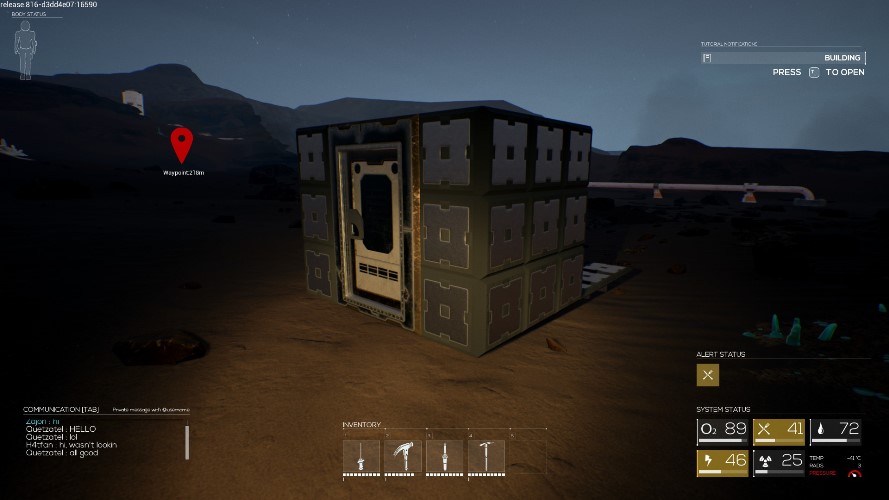This screenshot has height=500, width=889.
Task: Click the chat log scrollbar
Action: click(x=187, y=441)
